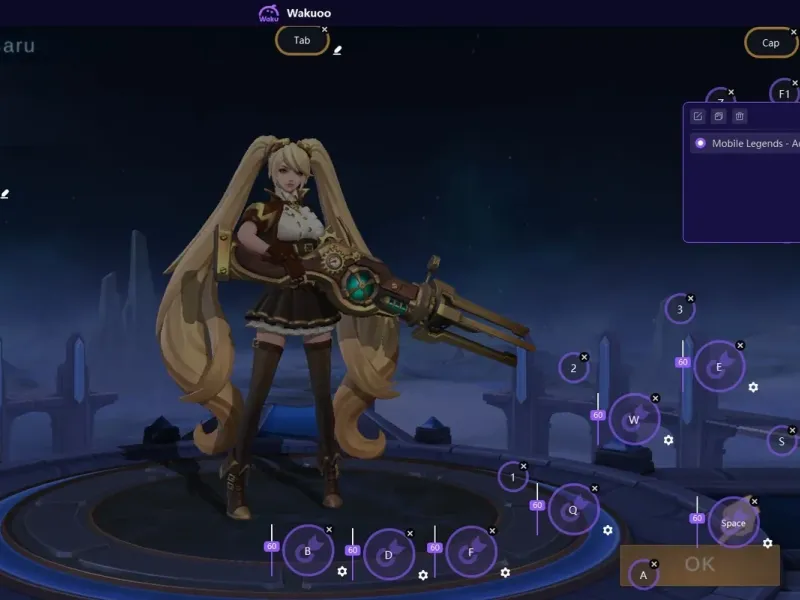Click the W skill key circle
The image size is (800, 600).
pos(634,419)
